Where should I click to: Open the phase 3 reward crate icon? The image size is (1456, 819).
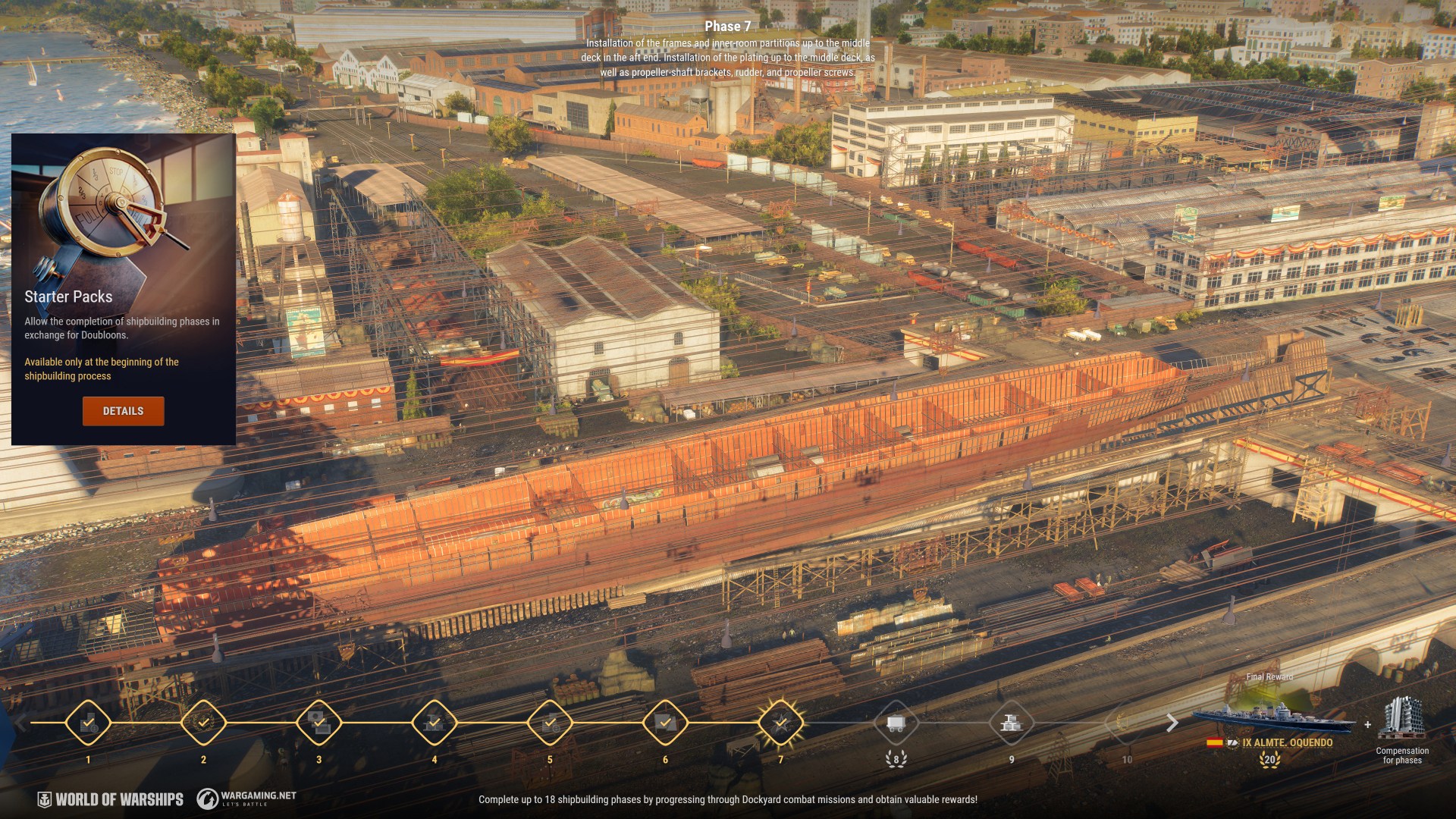pyautogui.click(x=318, y=723)
